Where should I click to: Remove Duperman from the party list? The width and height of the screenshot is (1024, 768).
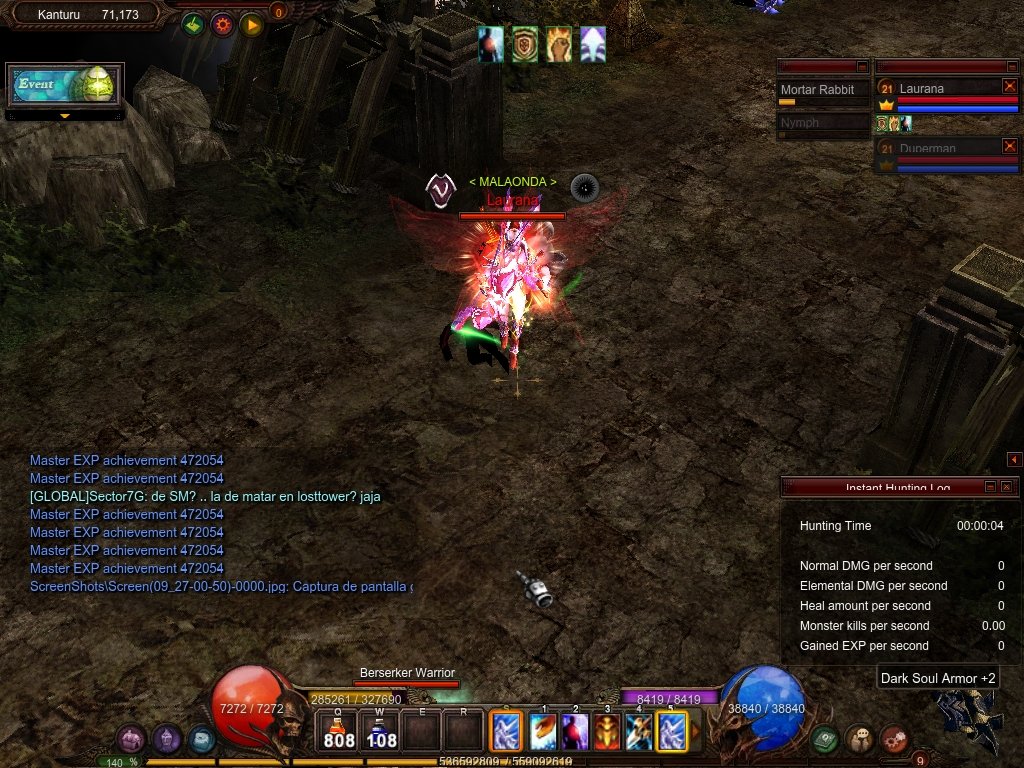tap(1009, 146)
